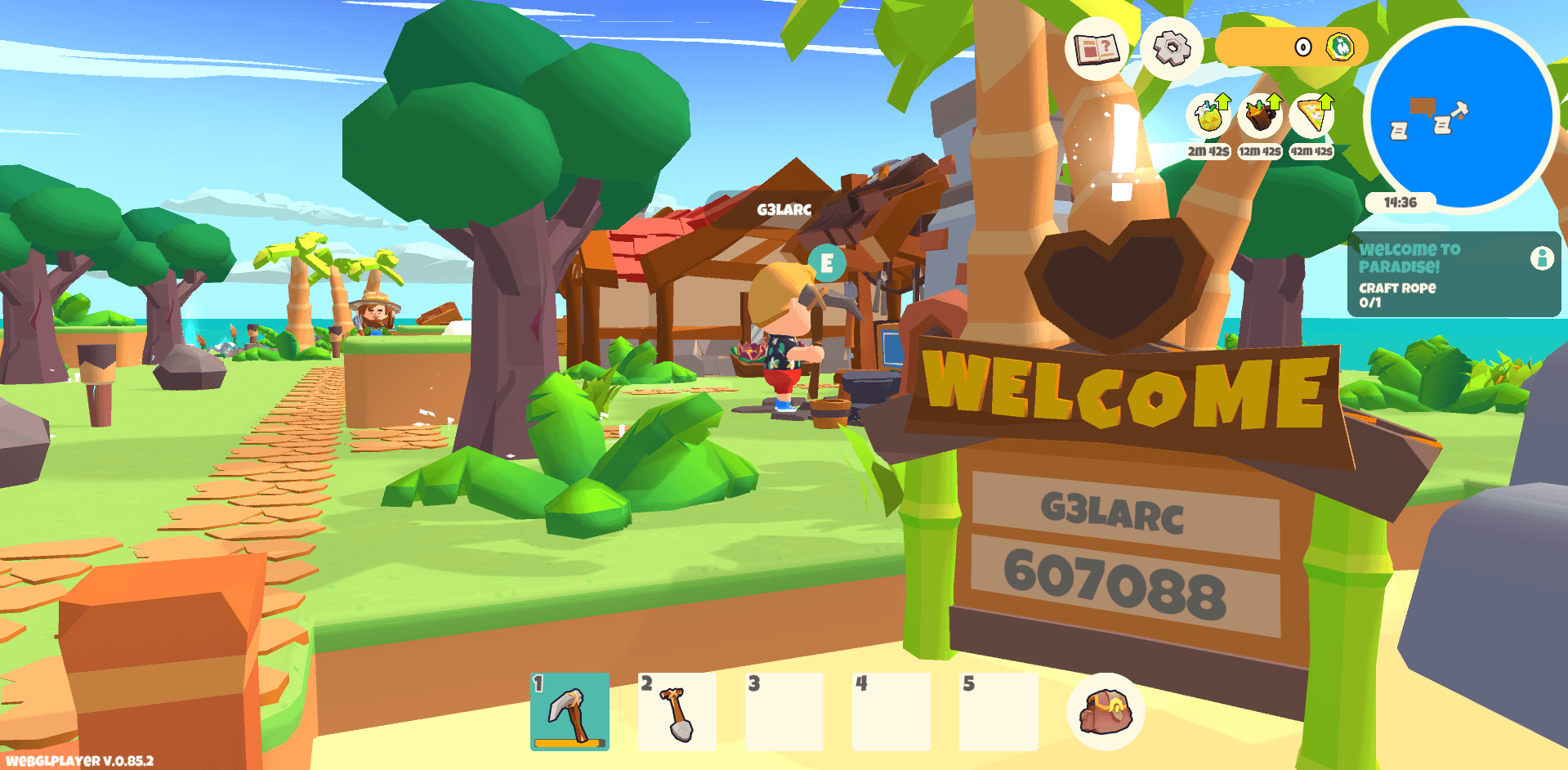Click the E interaction prompt near G3LARC
The height and width of the screenshot is (770, 1568).
pos(825,263)
